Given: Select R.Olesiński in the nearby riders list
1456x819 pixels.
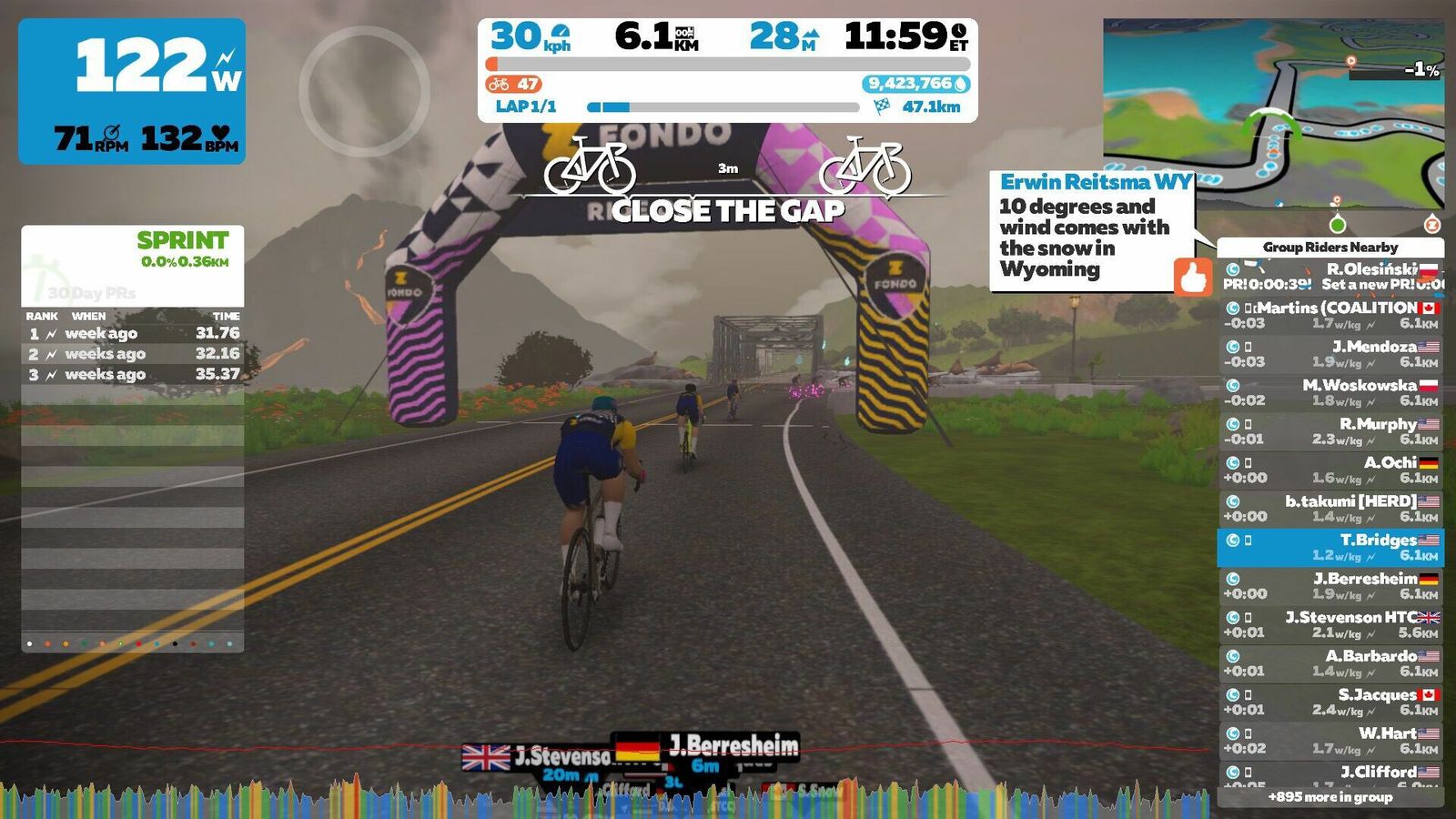Looking at the screenshot, I should coord(1330,277).
